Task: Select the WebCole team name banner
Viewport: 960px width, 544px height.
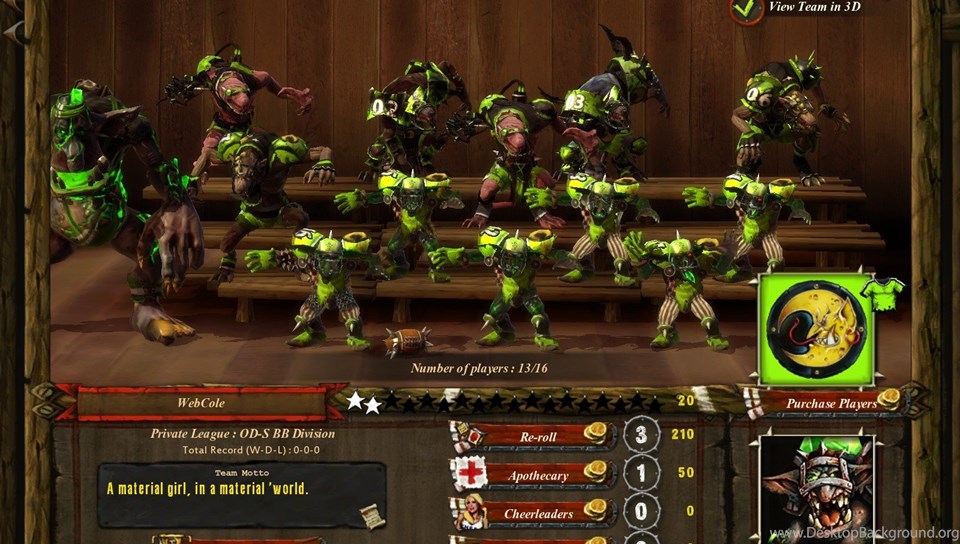Action: point(198,403)
